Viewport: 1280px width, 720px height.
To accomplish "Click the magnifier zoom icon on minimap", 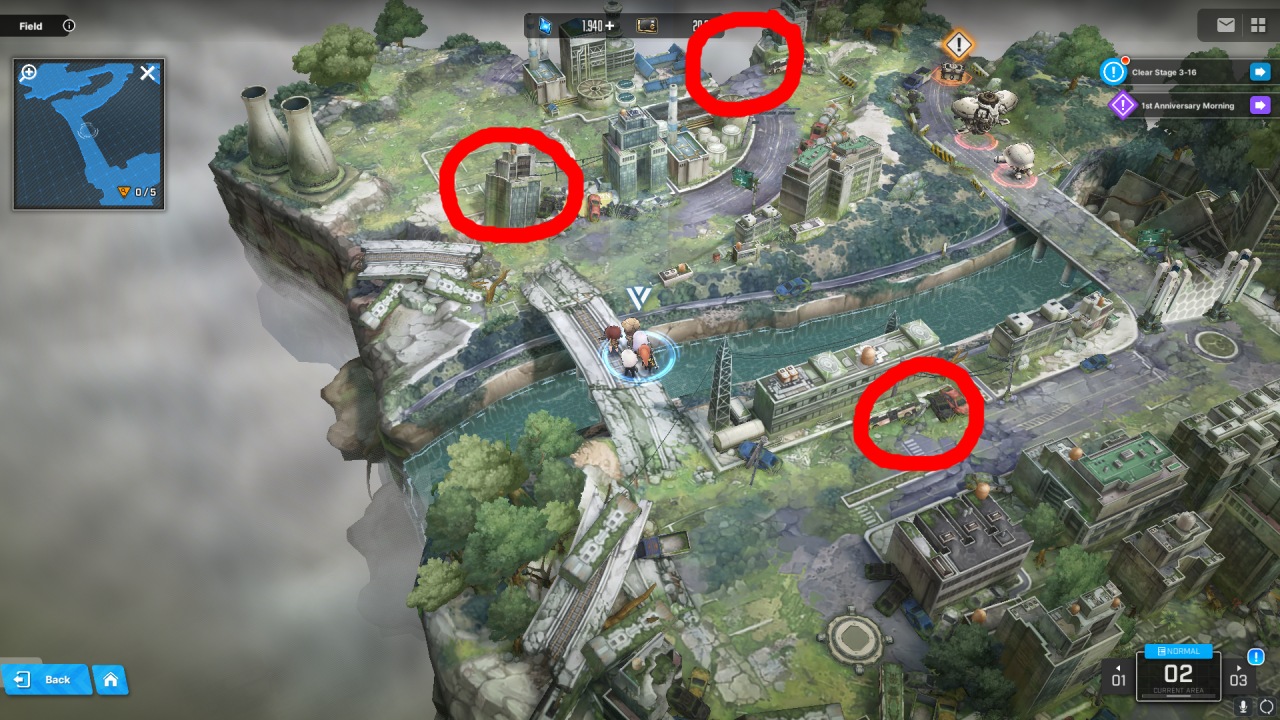I will click(28, 71).
